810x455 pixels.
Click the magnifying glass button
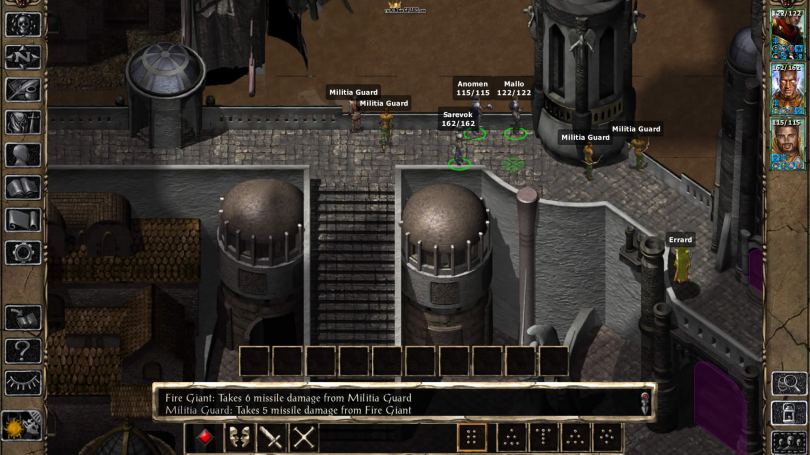pos(788,383)
